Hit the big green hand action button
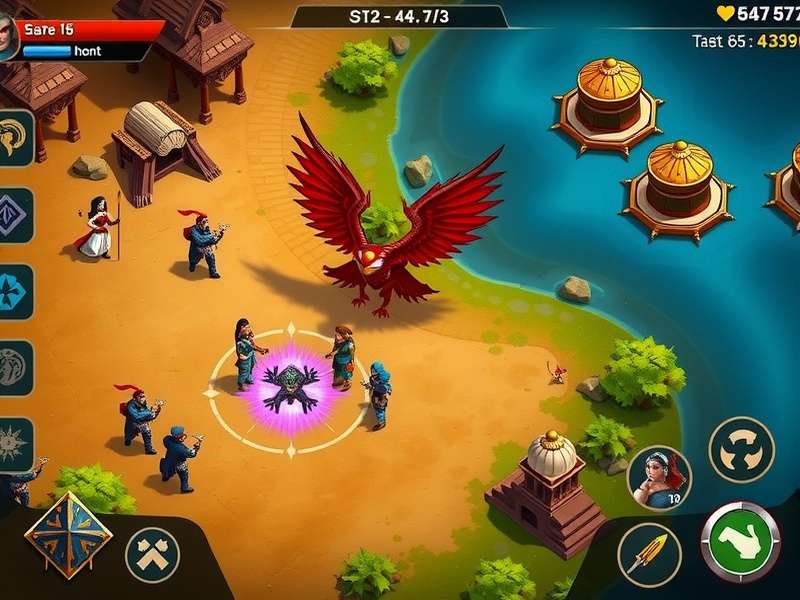 [741, 540]
